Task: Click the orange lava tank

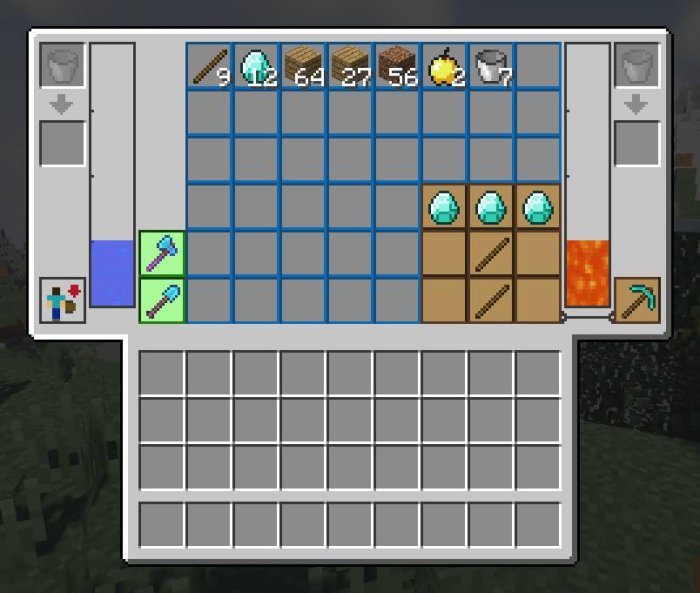Action: pyautogui.click(x=587, y=273)
